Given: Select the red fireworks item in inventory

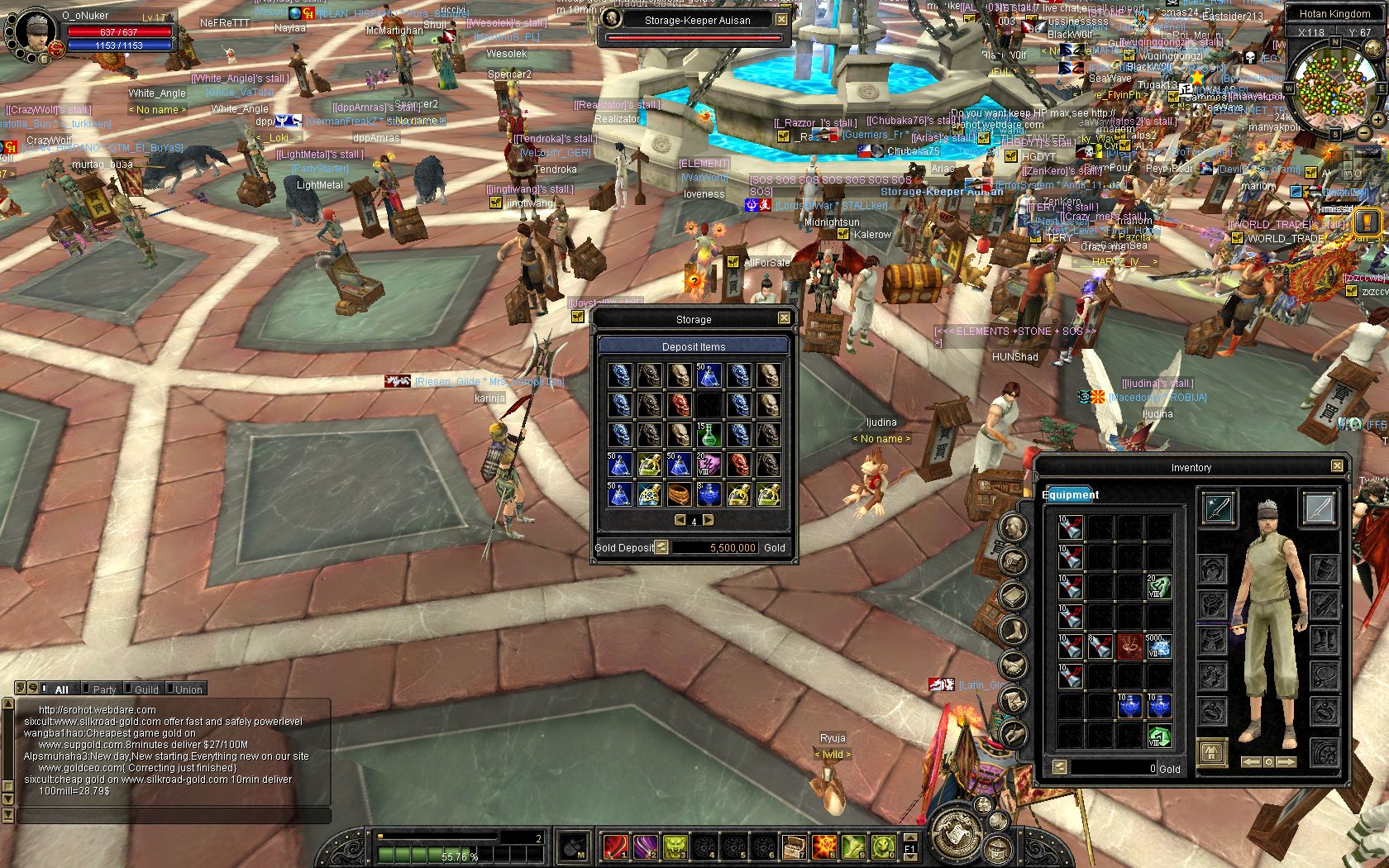Looking at the screenshot, I should (1129, 646).
